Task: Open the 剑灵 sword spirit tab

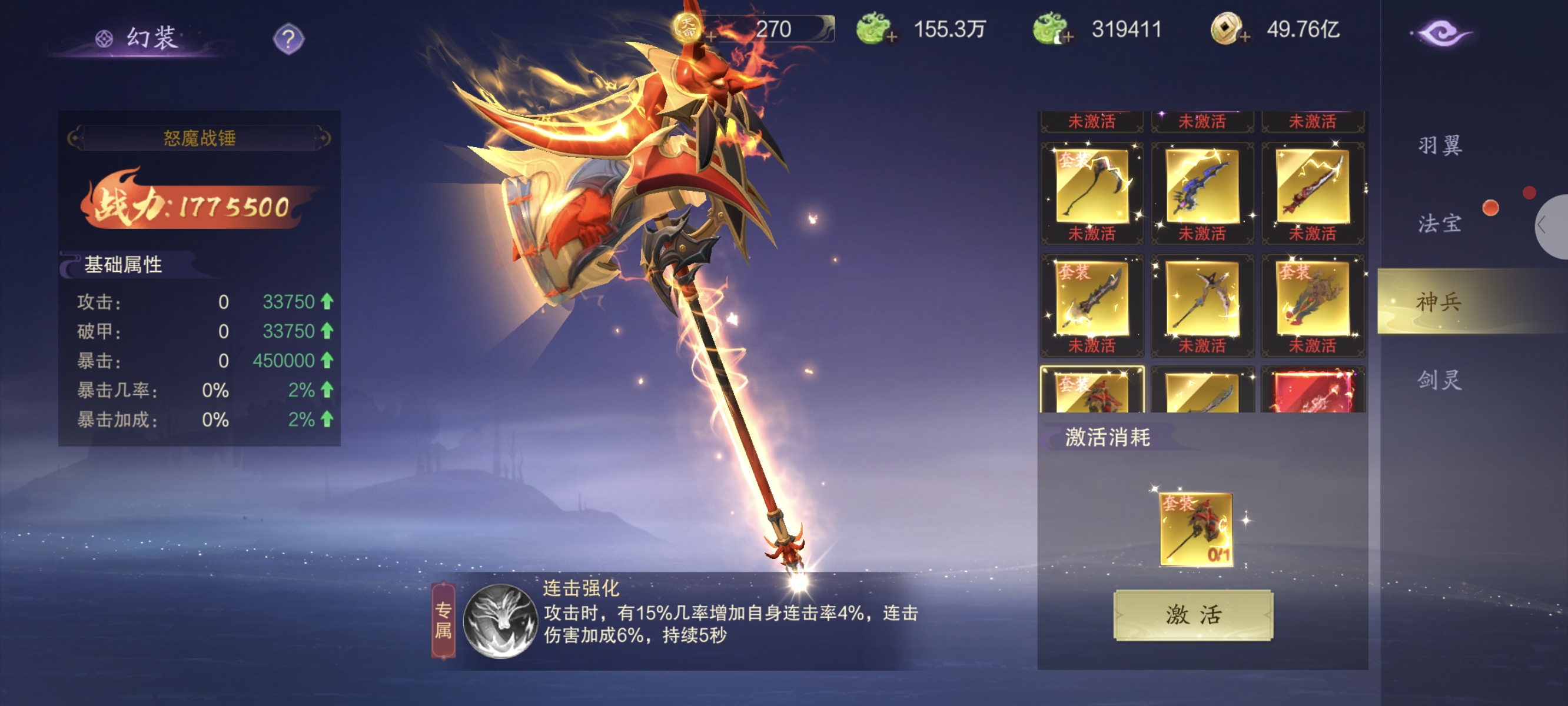Action: click(1440, 380)
